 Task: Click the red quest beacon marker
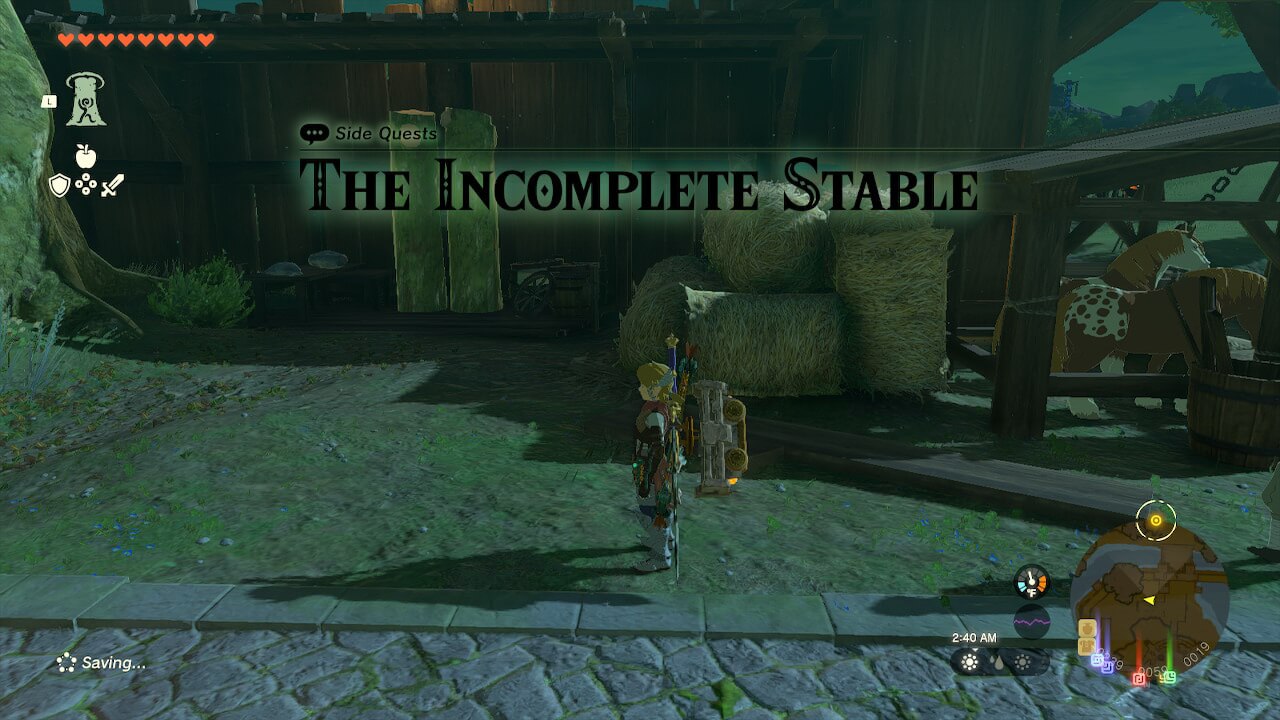click(1139, 678)
